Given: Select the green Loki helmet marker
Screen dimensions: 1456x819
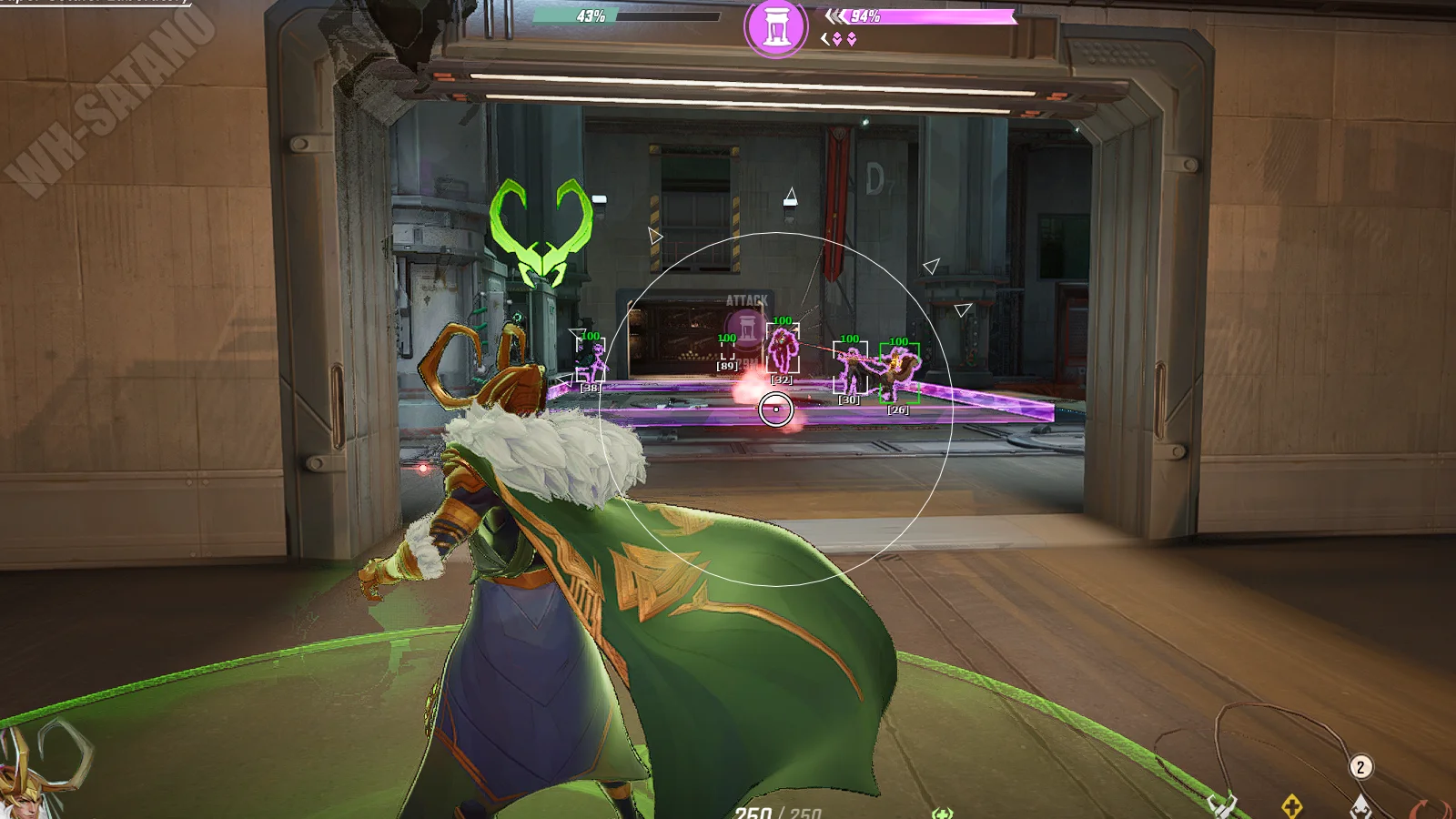Looking at the screenshot, I should pos(541,232).
